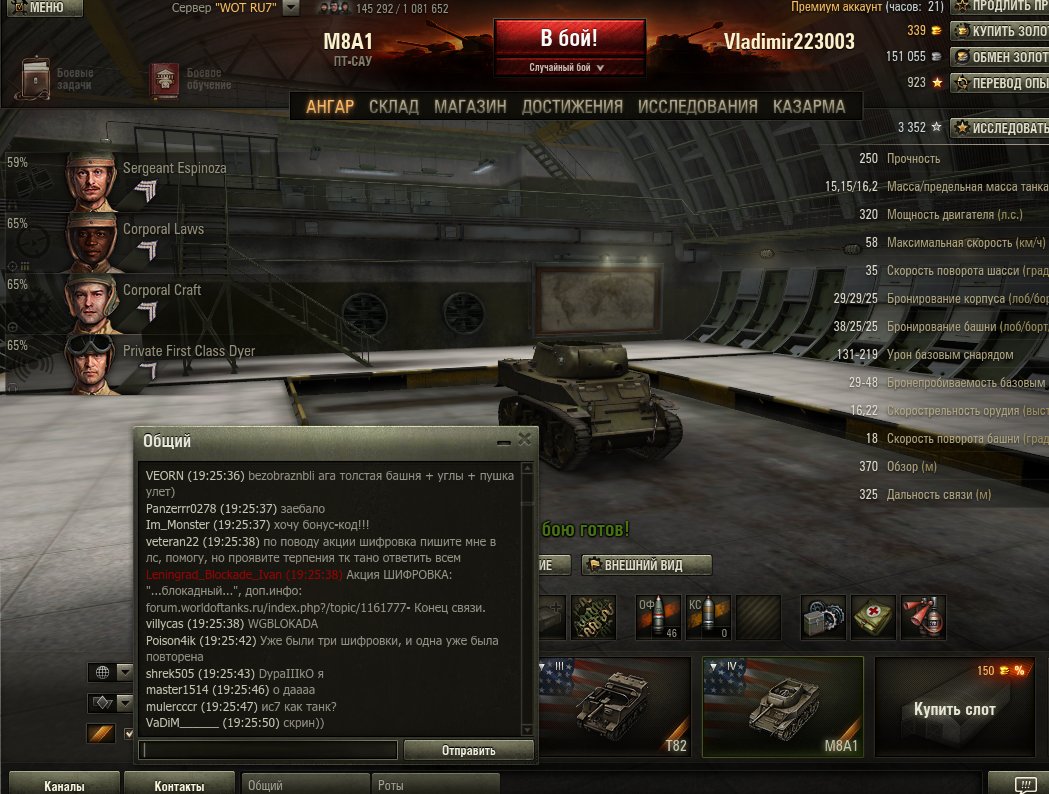Image resolution: width=1049 pixels, height=794 pixels.
Task: Go to the ДОСТИЖЕНИЯ tab
Action: [x=572, y=106]
